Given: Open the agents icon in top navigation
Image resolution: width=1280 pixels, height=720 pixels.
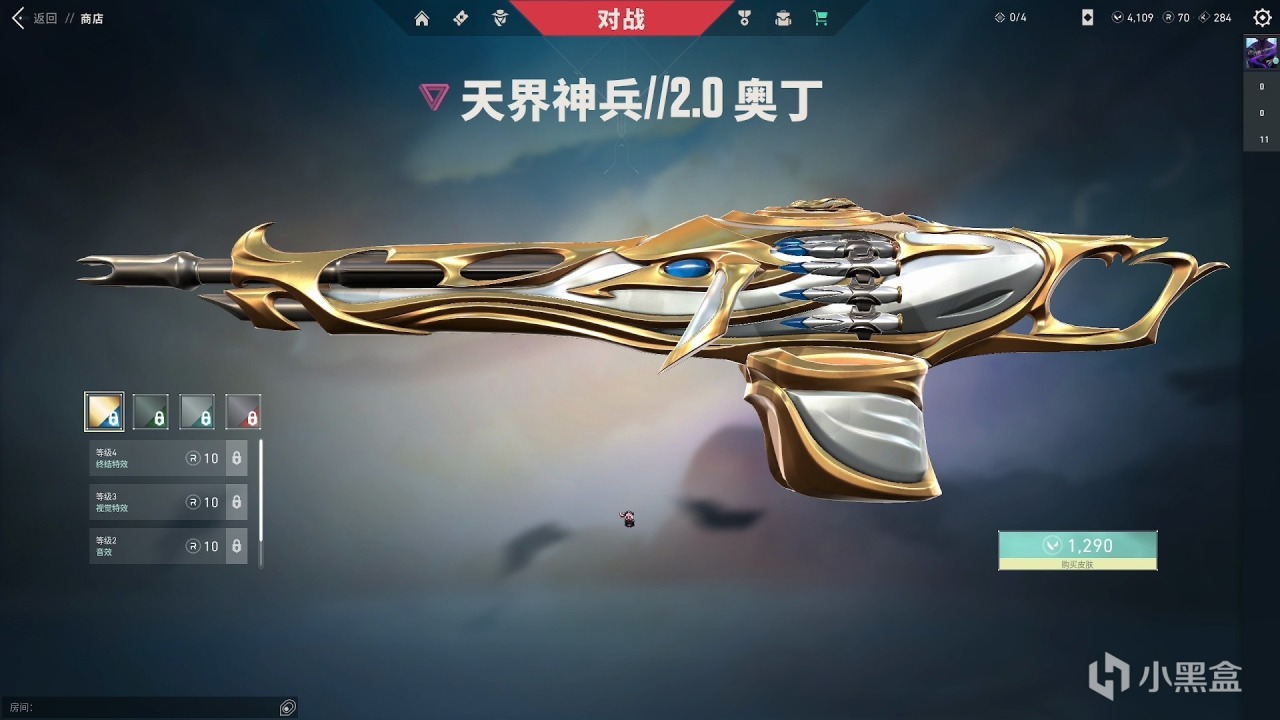Looking at the screenshot, I should (499, 18).
